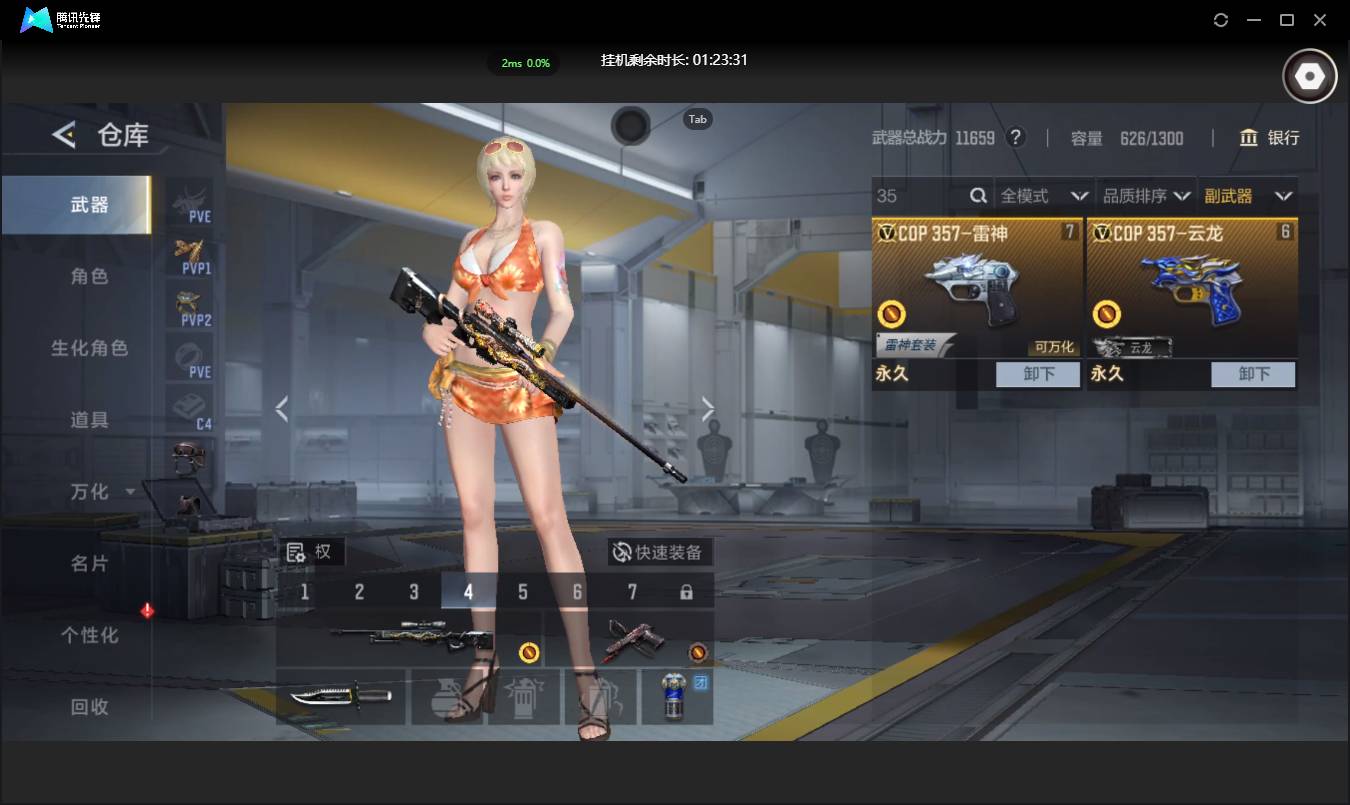1350x805 pixels.
Task: Maximize the Tencent emulator window
Action: tap(1287, 20)
